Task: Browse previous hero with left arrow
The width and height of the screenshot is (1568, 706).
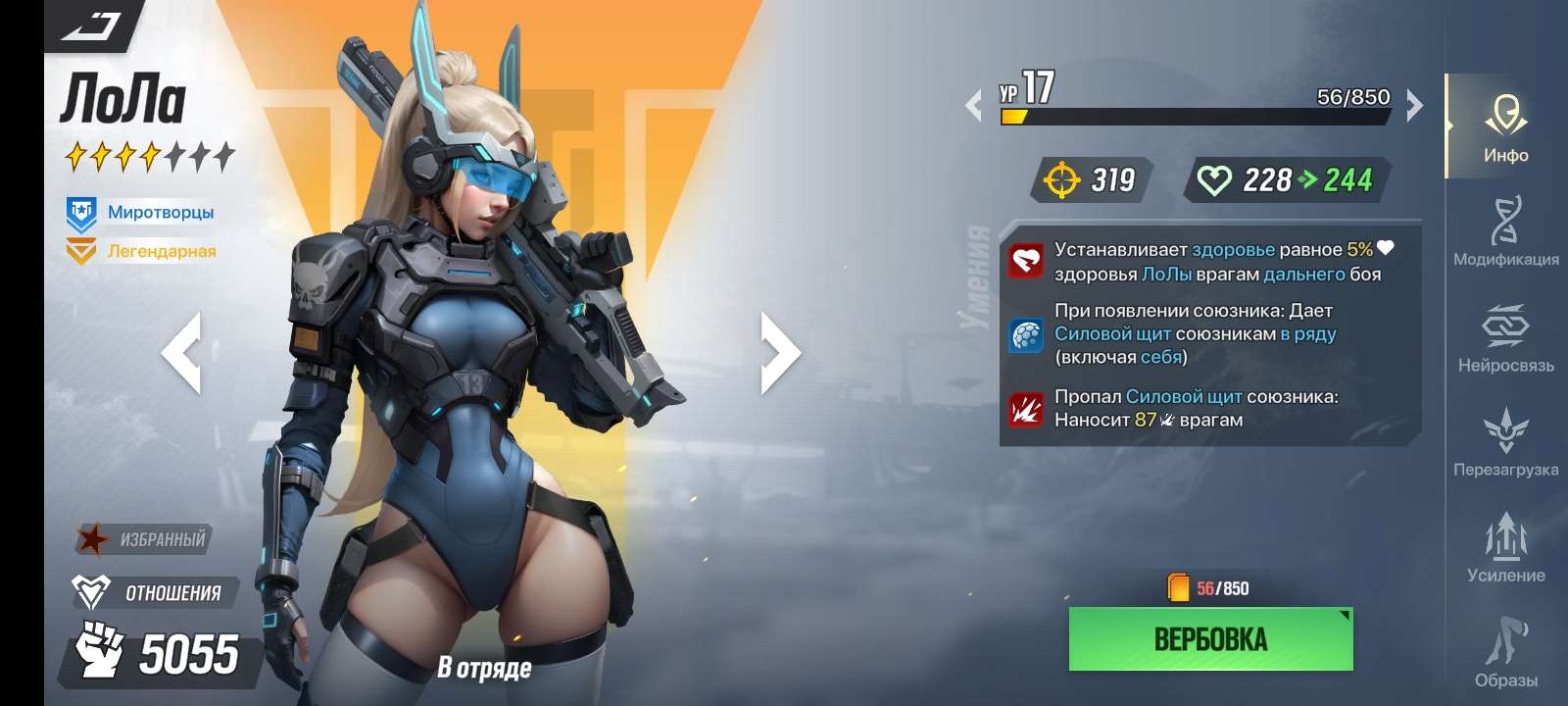Action: 184,353
